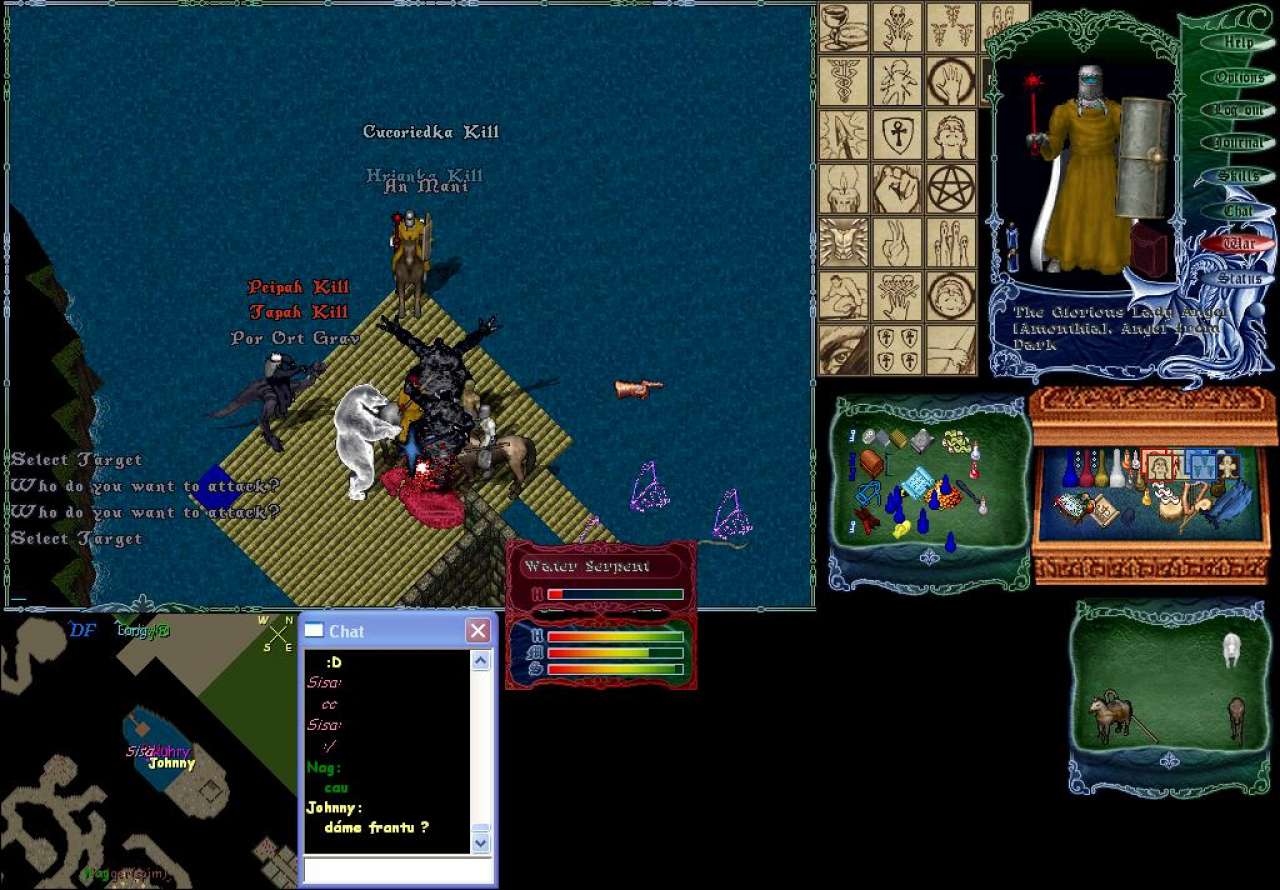
Task: Open the Help menu on paperdoll
Action: click(1238, 43)
